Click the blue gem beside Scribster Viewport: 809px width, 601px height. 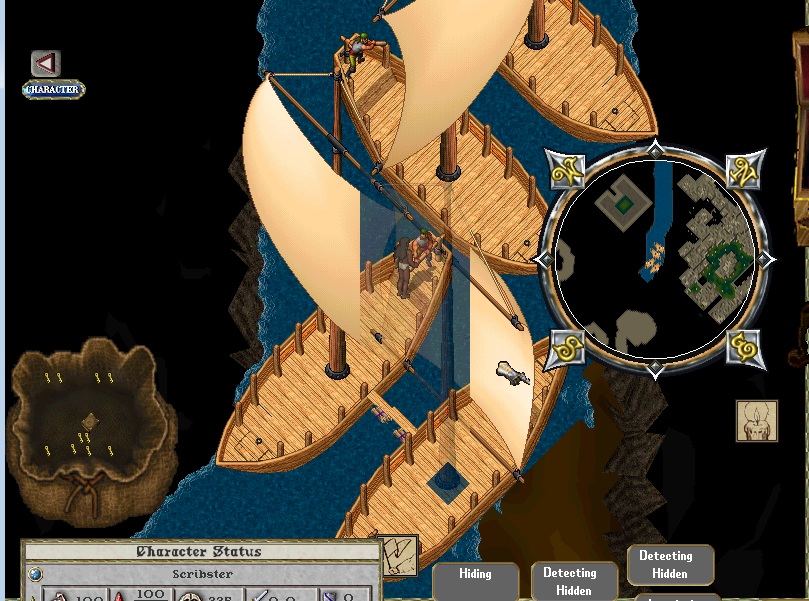[x=35, y=574]
